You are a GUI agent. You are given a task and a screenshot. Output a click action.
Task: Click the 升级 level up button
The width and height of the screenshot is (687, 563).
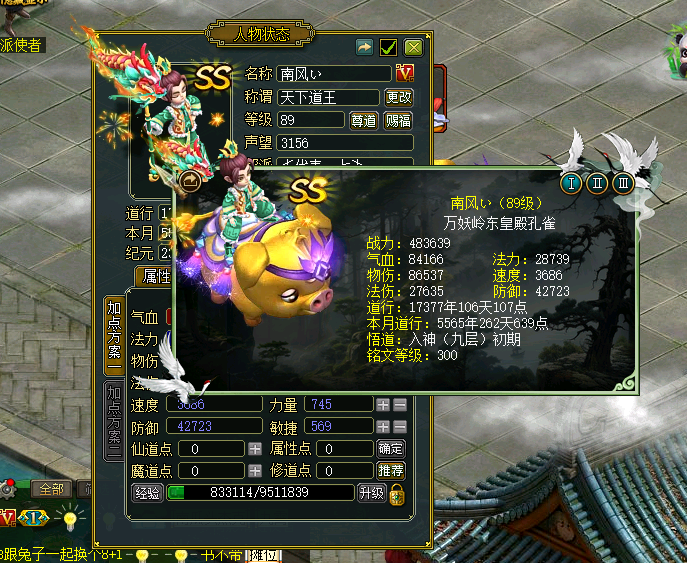371,492
